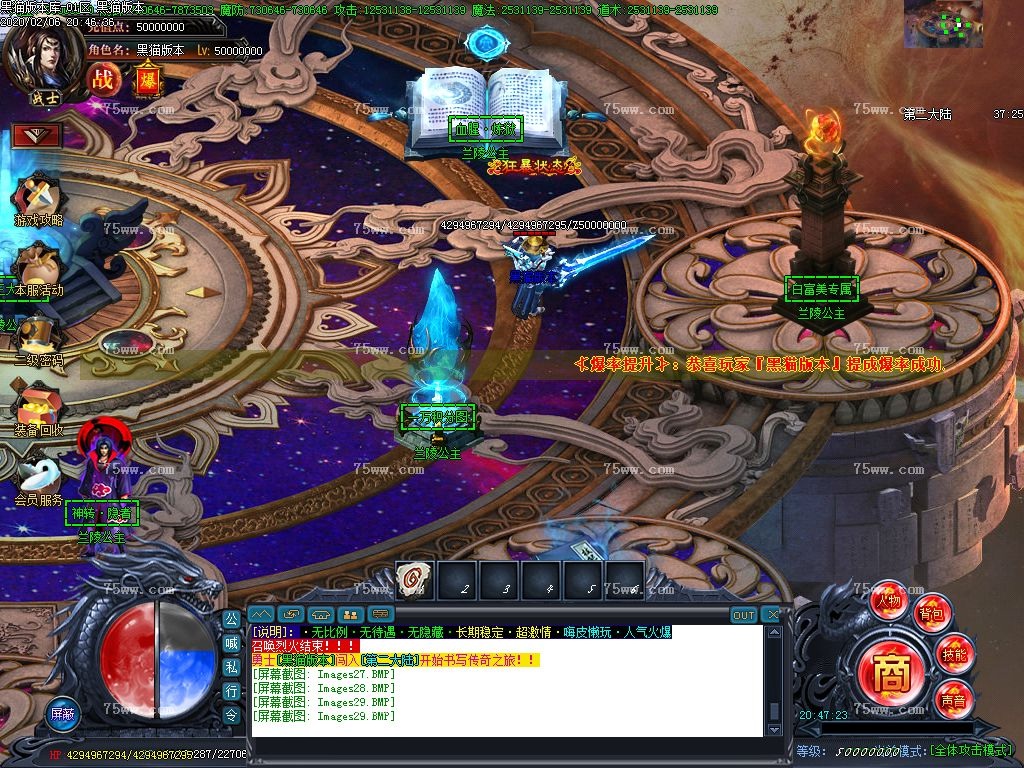Click the red 战 battle mode badge
This screenshot has width=1024, height=768.
click(x=103, y=79)
